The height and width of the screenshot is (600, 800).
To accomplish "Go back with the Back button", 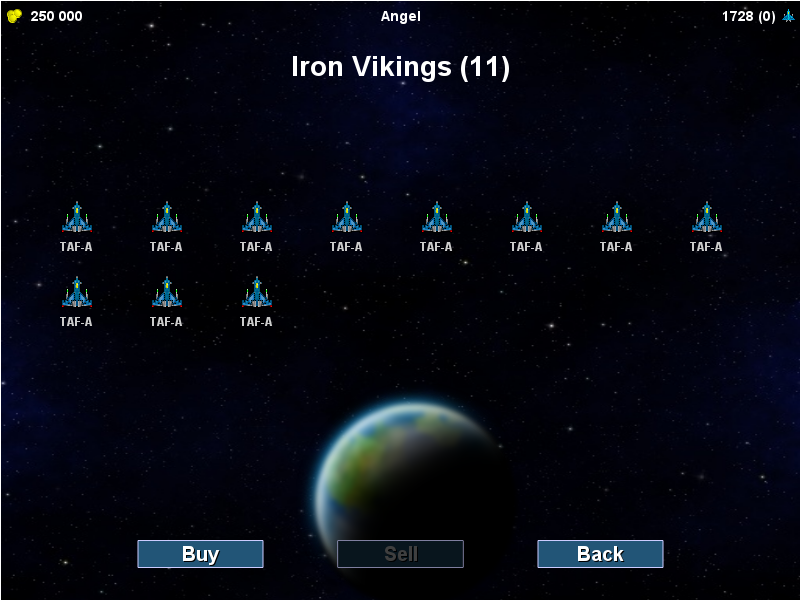I will tap(600, 554).
